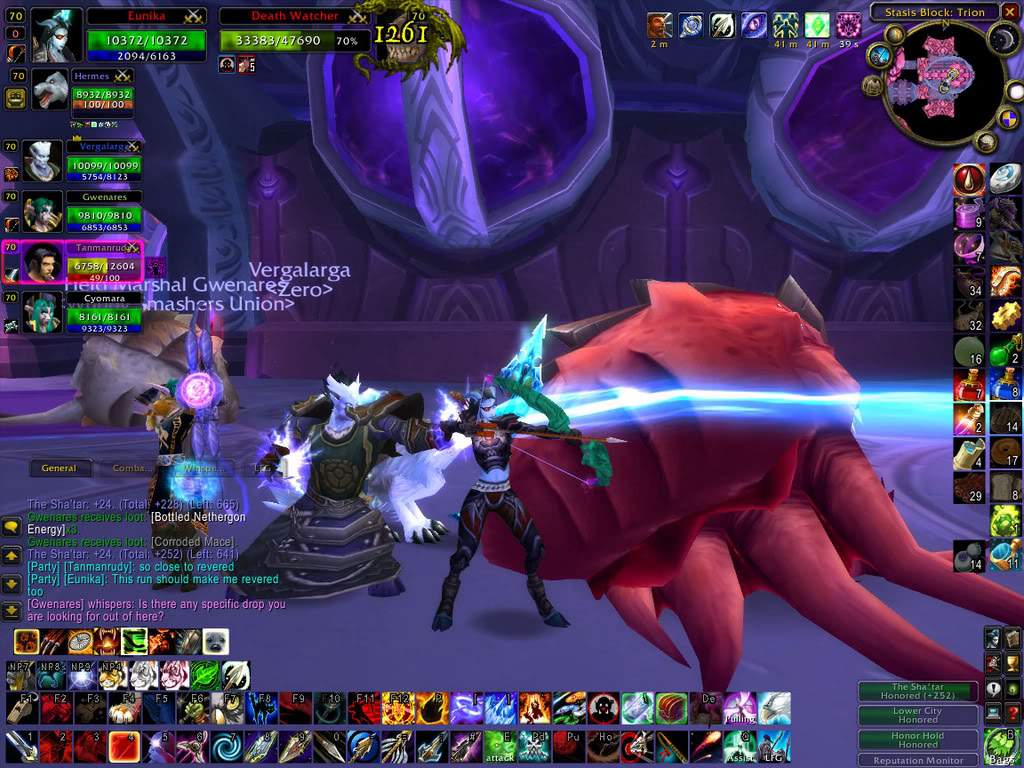Use the Assist macro button
The width and height of the screenshot is (1024, 768).
pos(738,746)
